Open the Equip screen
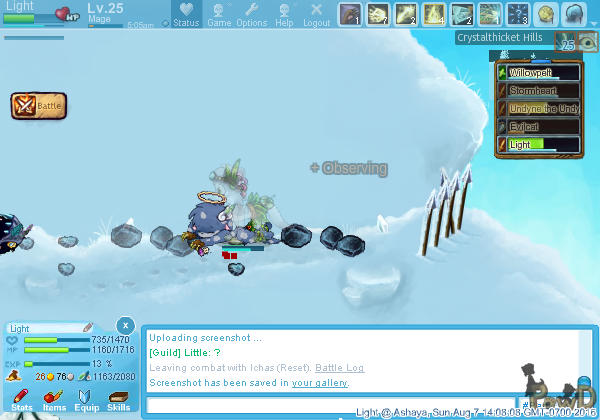This screenshot has width=600, height=420. click(87, 400)
